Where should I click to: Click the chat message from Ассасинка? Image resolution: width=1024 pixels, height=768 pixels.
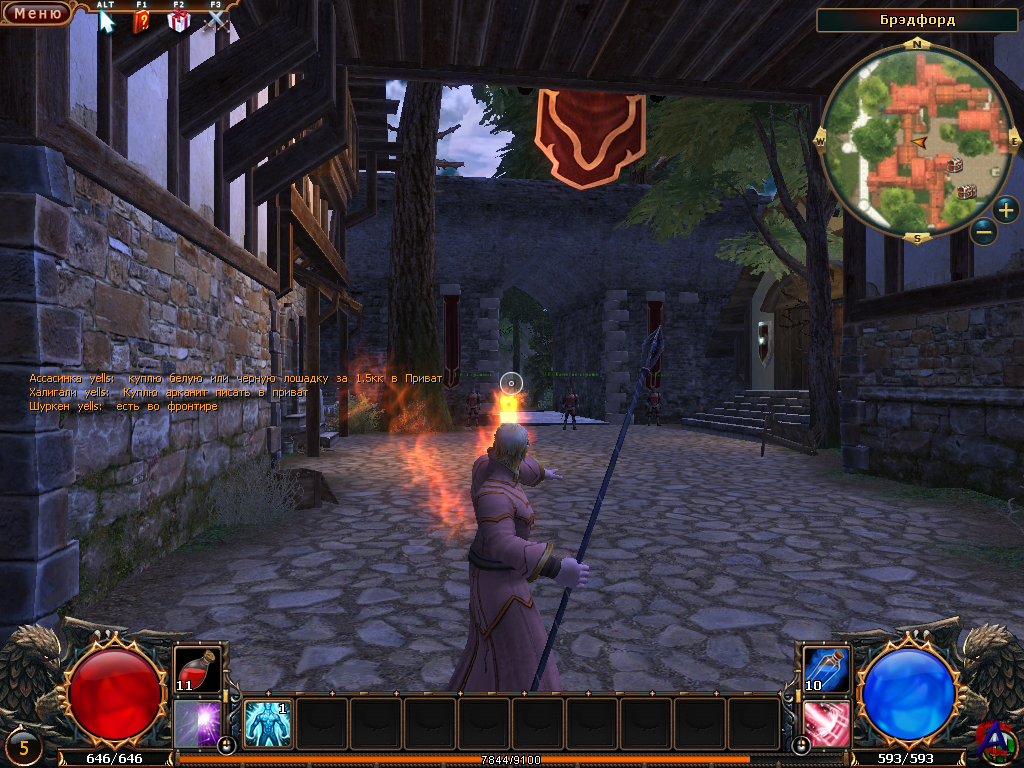[235, 379]
